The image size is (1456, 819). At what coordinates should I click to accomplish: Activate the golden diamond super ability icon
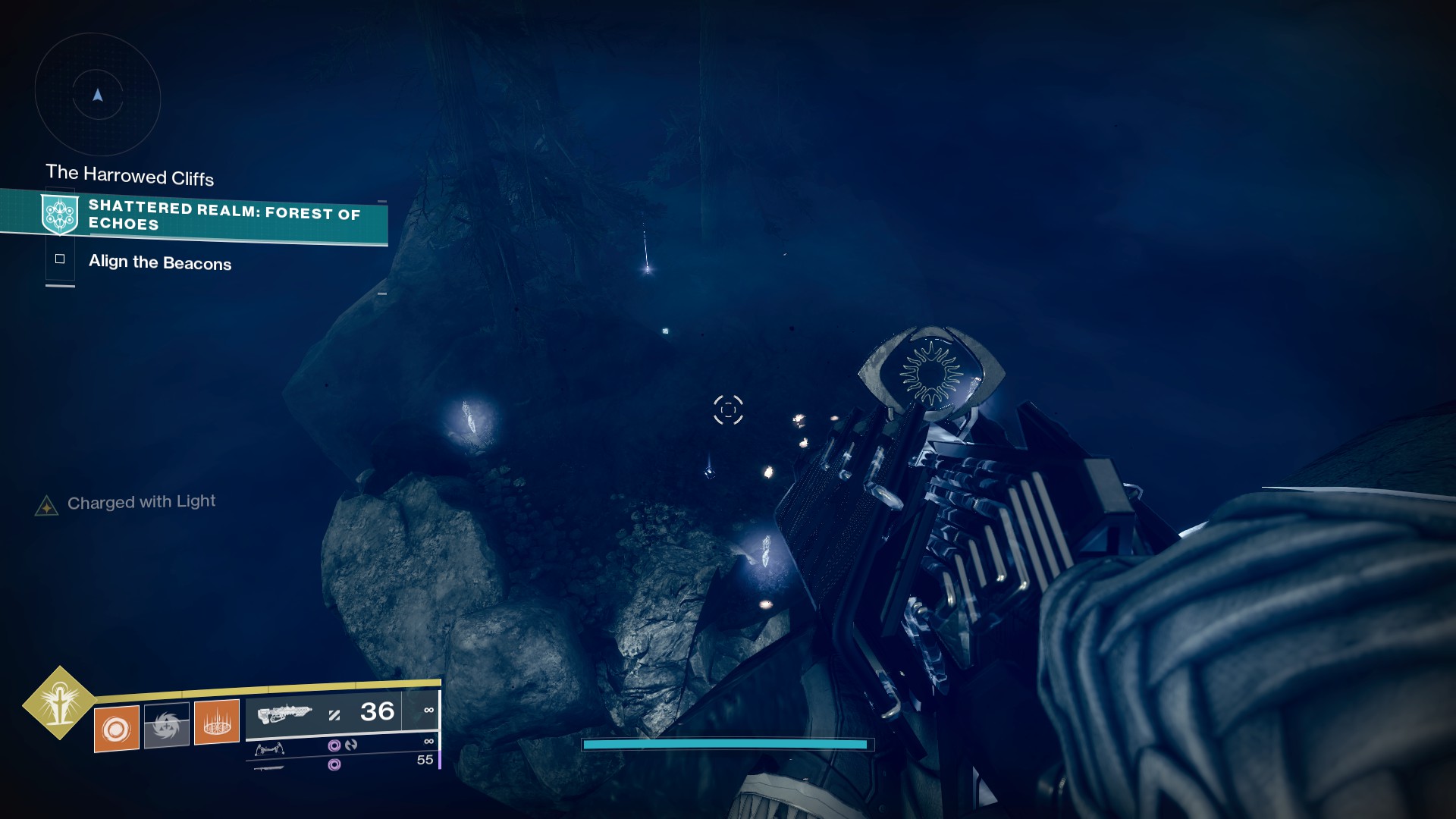tap(59, 703)
